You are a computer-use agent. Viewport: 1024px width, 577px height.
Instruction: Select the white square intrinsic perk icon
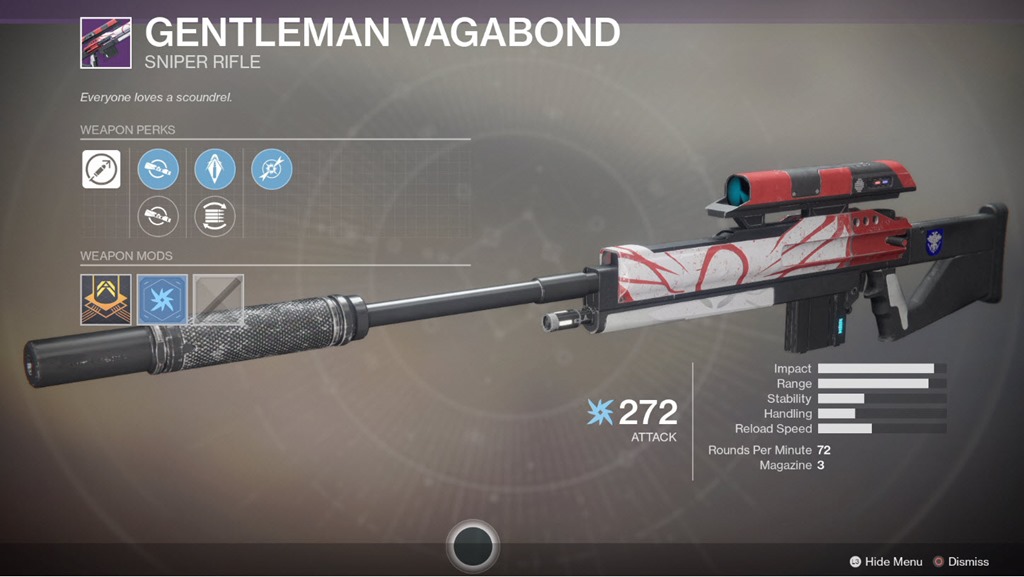coord(101,169)
